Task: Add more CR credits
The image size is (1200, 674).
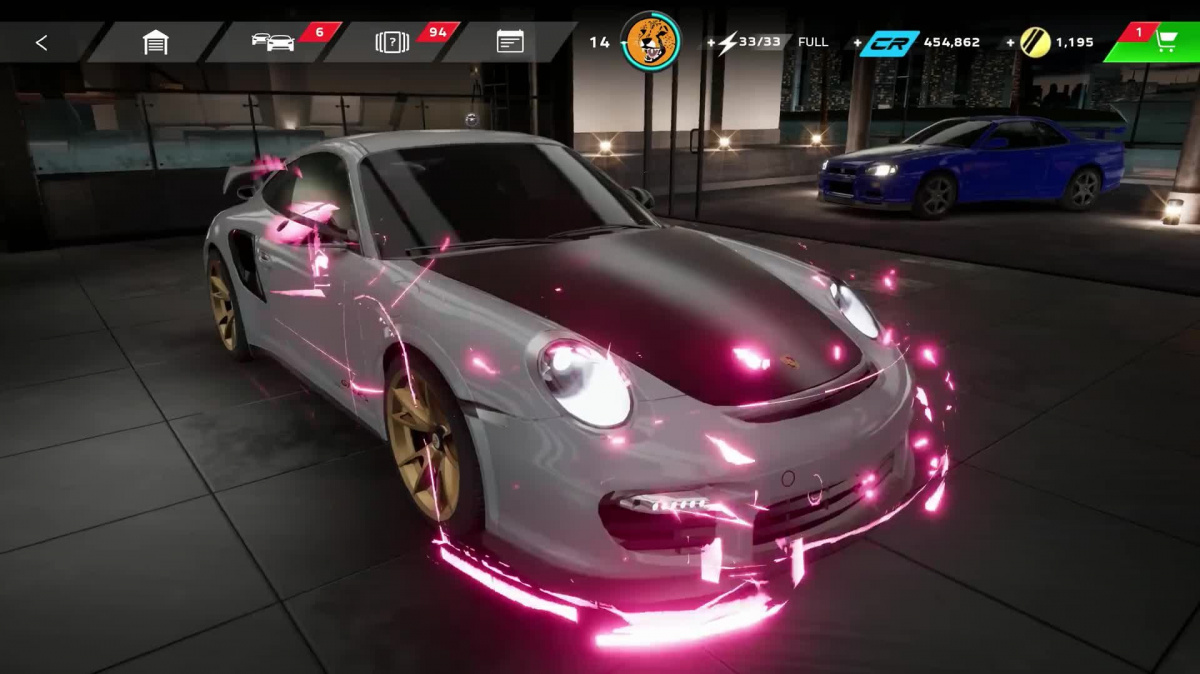Action: coord(858,43)
